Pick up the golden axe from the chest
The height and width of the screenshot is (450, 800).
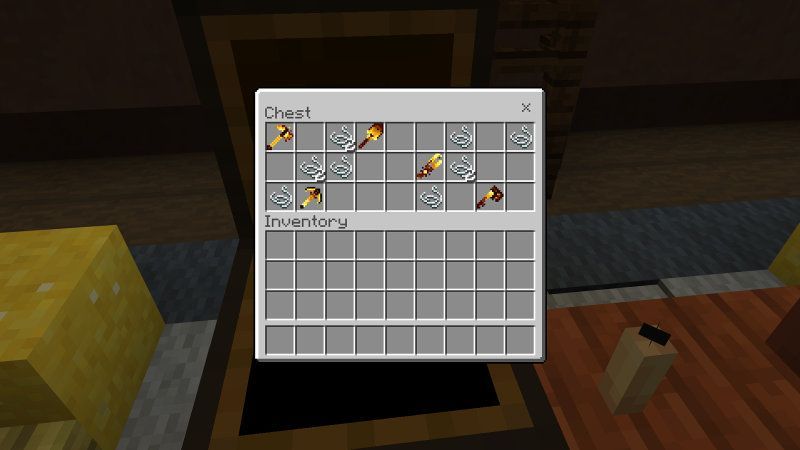tap(280, 137)
